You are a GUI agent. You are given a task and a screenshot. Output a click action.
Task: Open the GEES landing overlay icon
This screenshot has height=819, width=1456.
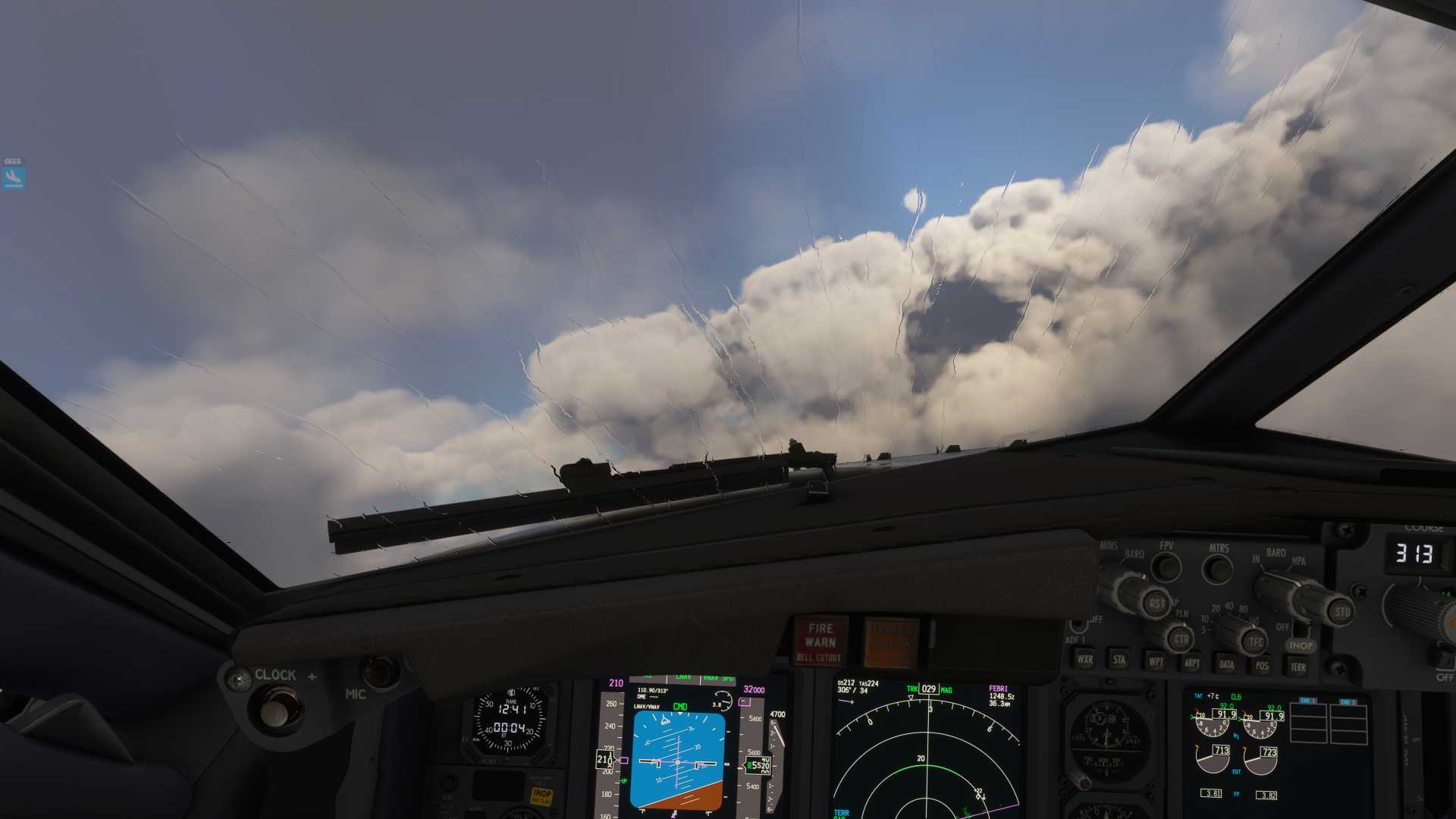tap(14, 177)
